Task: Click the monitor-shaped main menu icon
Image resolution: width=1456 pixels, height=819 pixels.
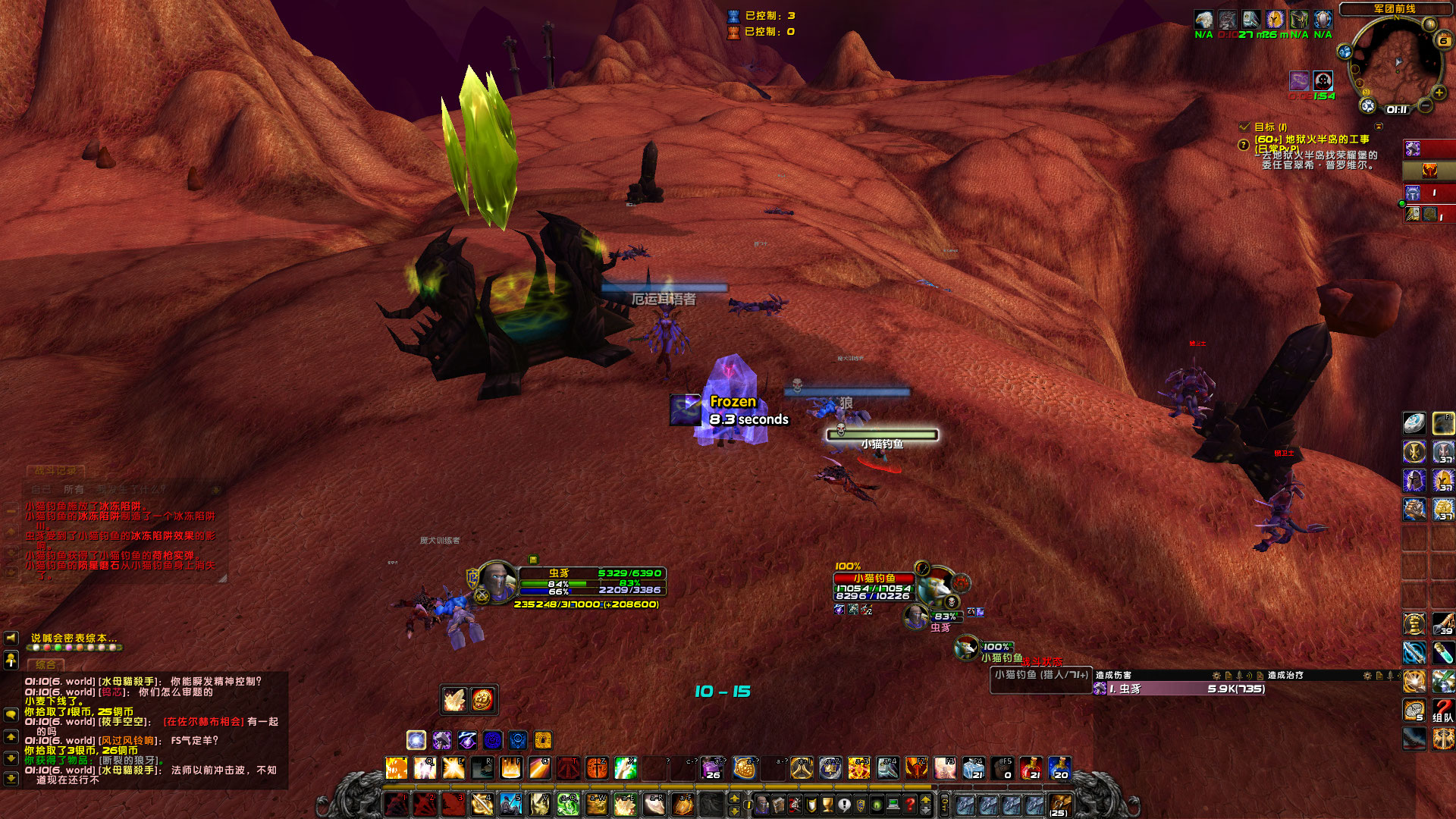Action: [x=892, y=803]
